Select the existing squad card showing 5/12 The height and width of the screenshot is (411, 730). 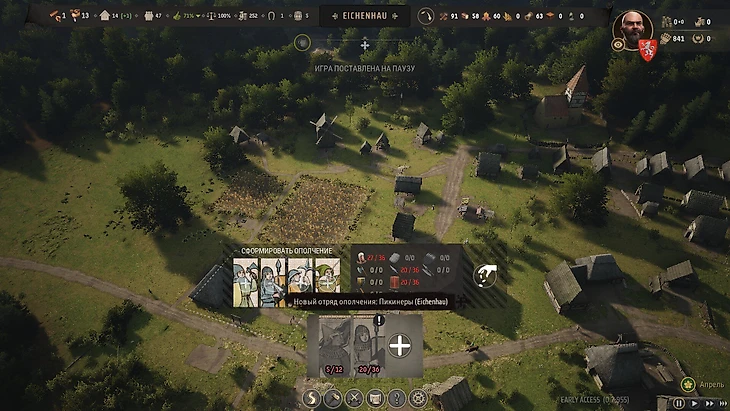(332, 346)
